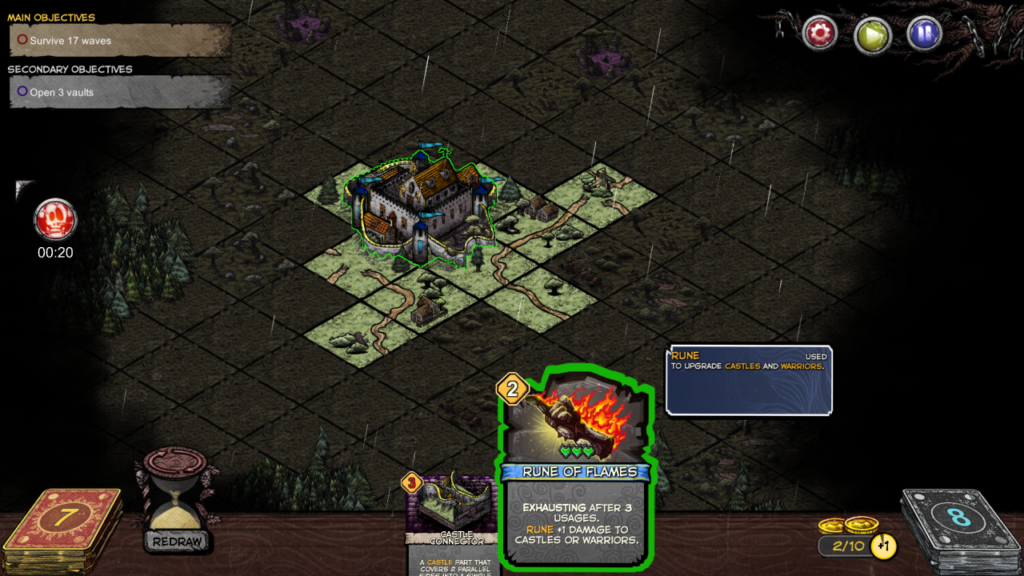Click the Survive 17 waves objective
1024x576 pixels.
[120, 41]
